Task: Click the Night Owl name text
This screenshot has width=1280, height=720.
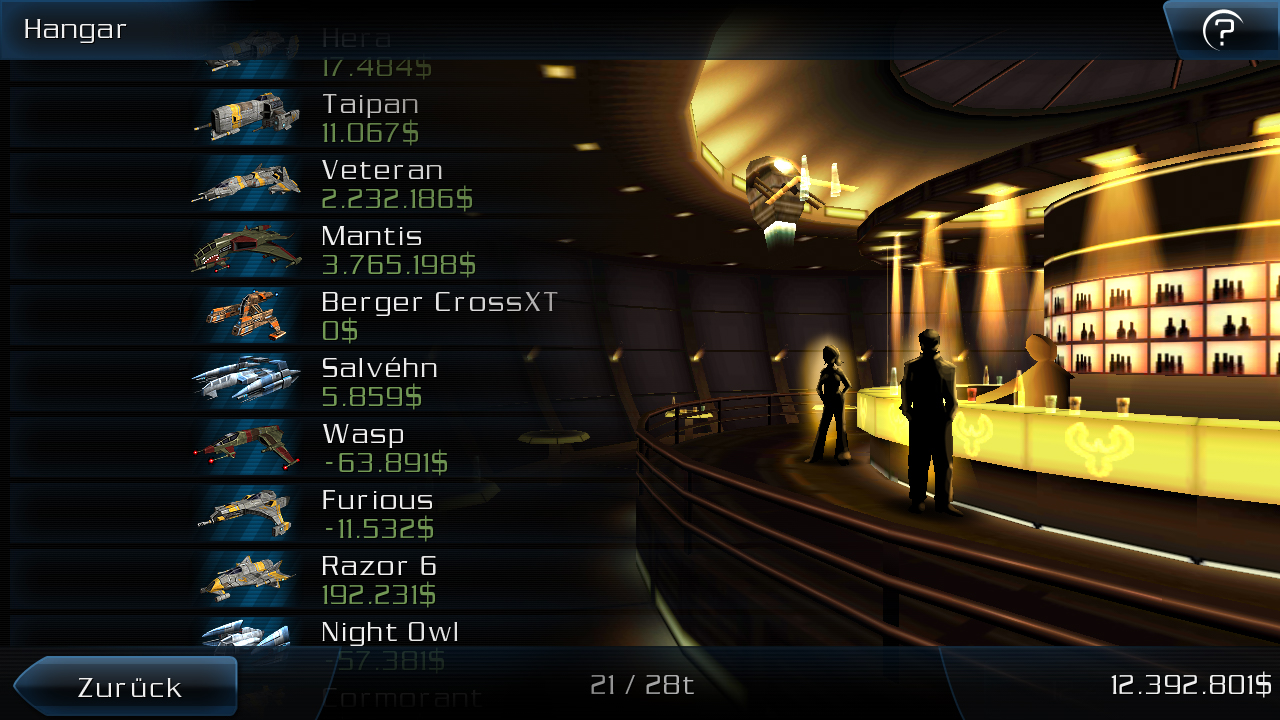Action: tap(389, 631)
